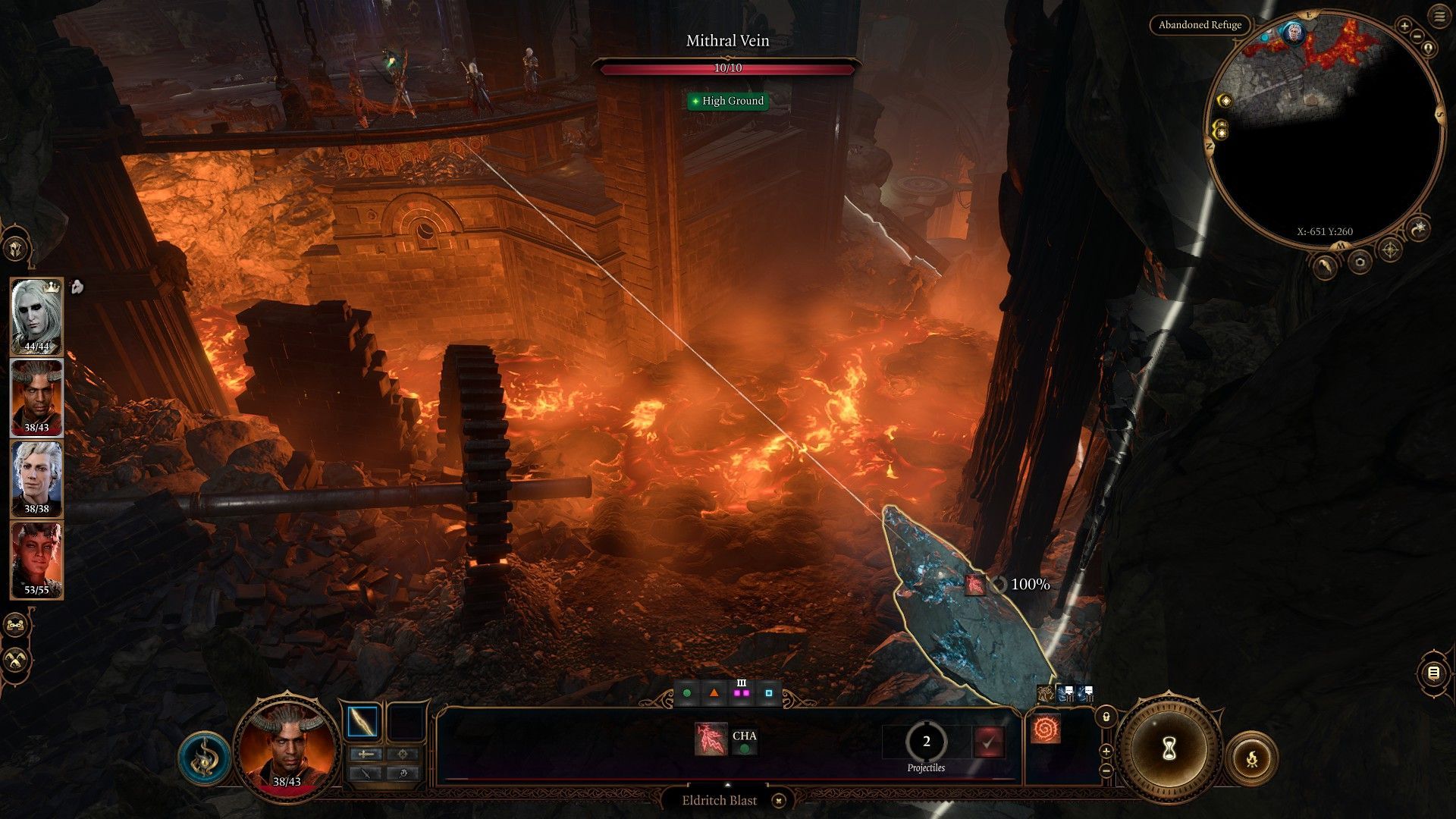Open the combat log panel
This screenshot has width=1456, height=819.
(1433, 673)
